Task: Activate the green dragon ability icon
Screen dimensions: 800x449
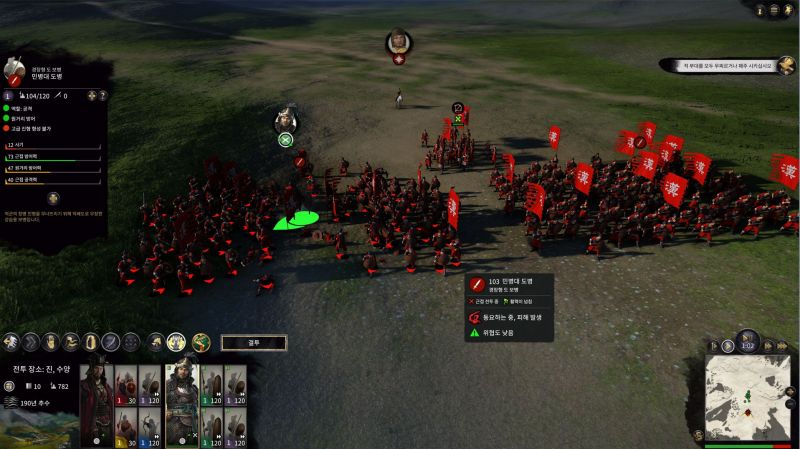Action: [x=201, y=342]
